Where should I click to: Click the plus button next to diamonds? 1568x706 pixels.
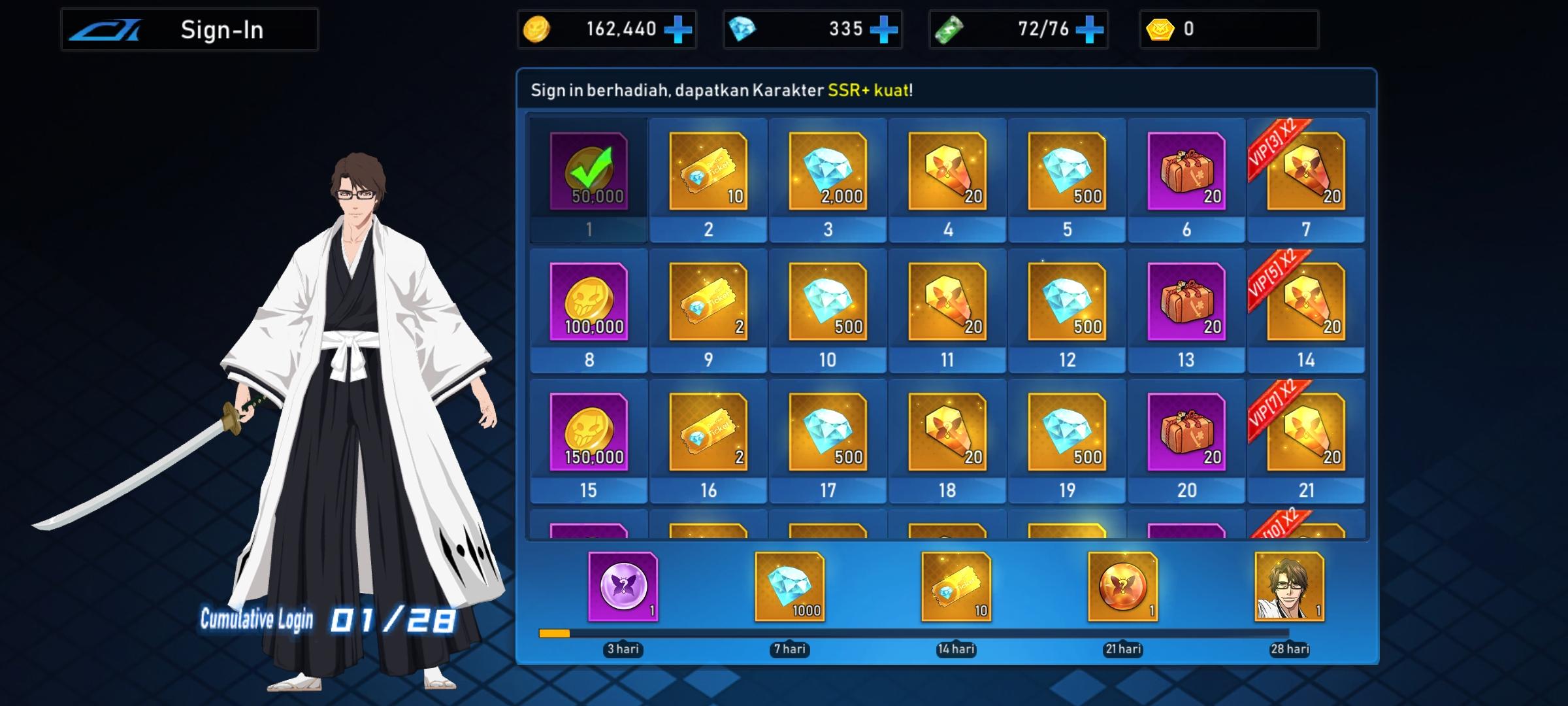click(887, 29)
